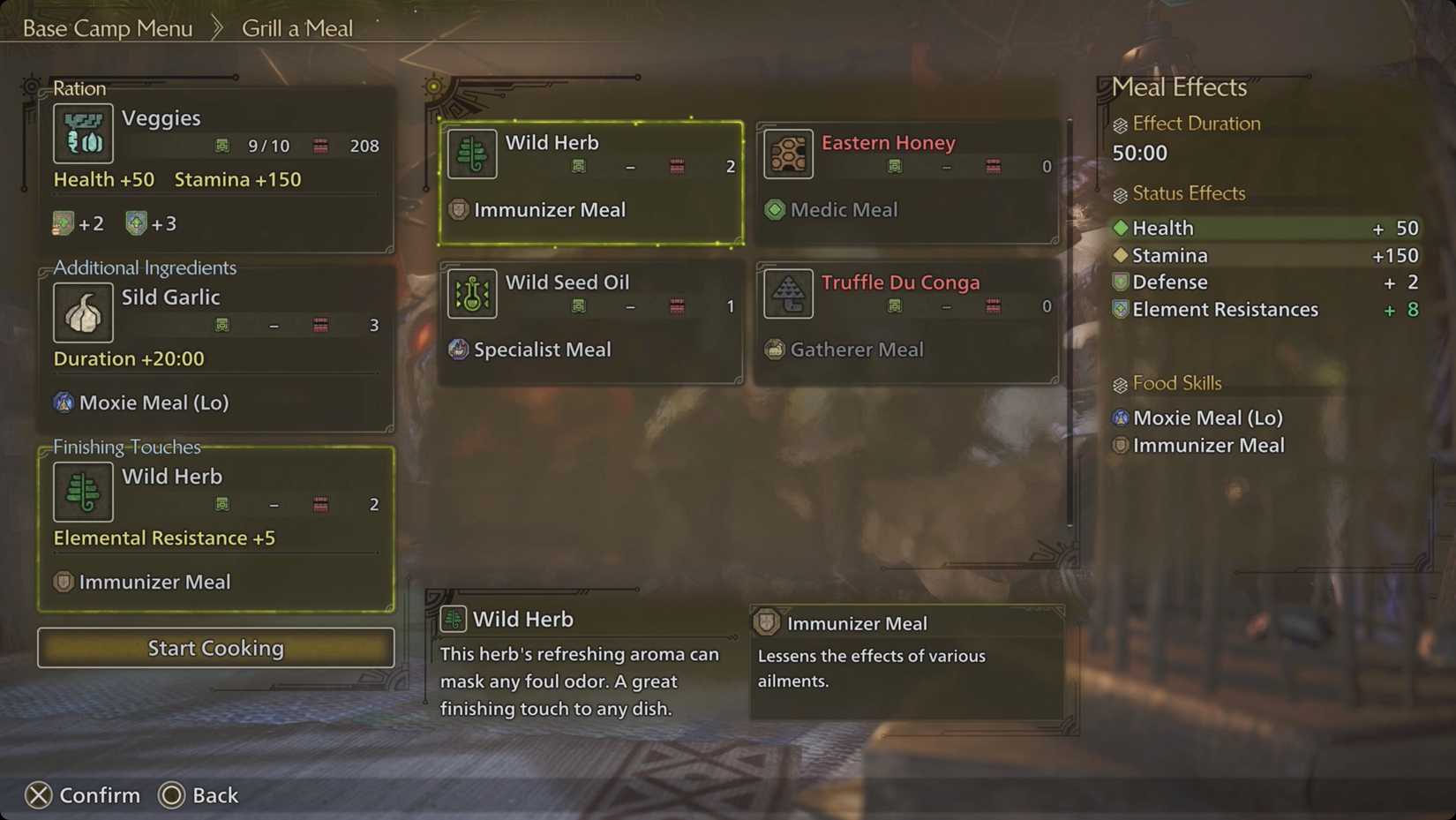Select the Wild Seed Oil flask icon
The height and width of the screenshot is (820, 1456).
pos(471,294)
